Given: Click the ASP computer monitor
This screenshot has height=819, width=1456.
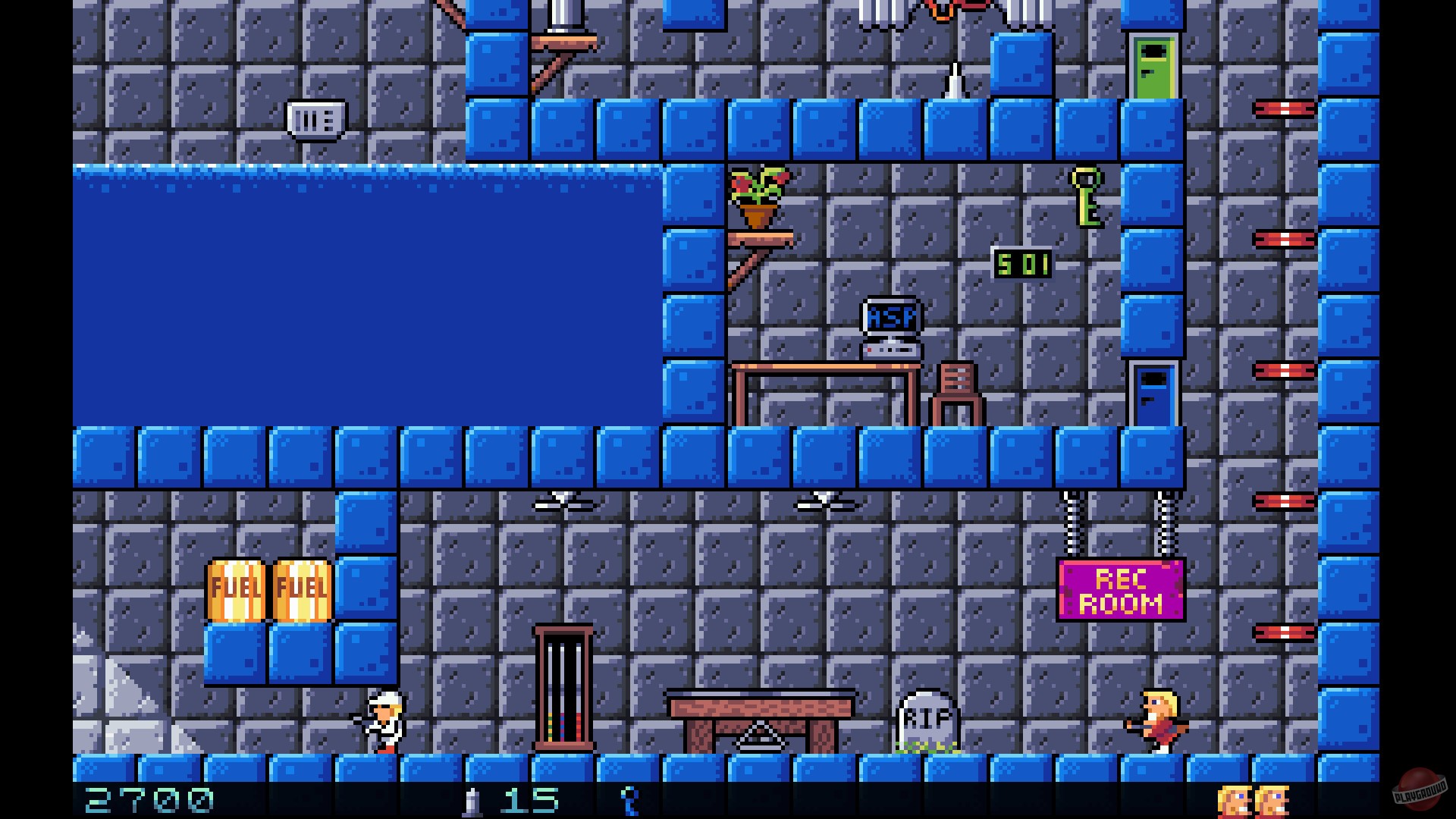Looking at the screenshot, I should point(890,318).
